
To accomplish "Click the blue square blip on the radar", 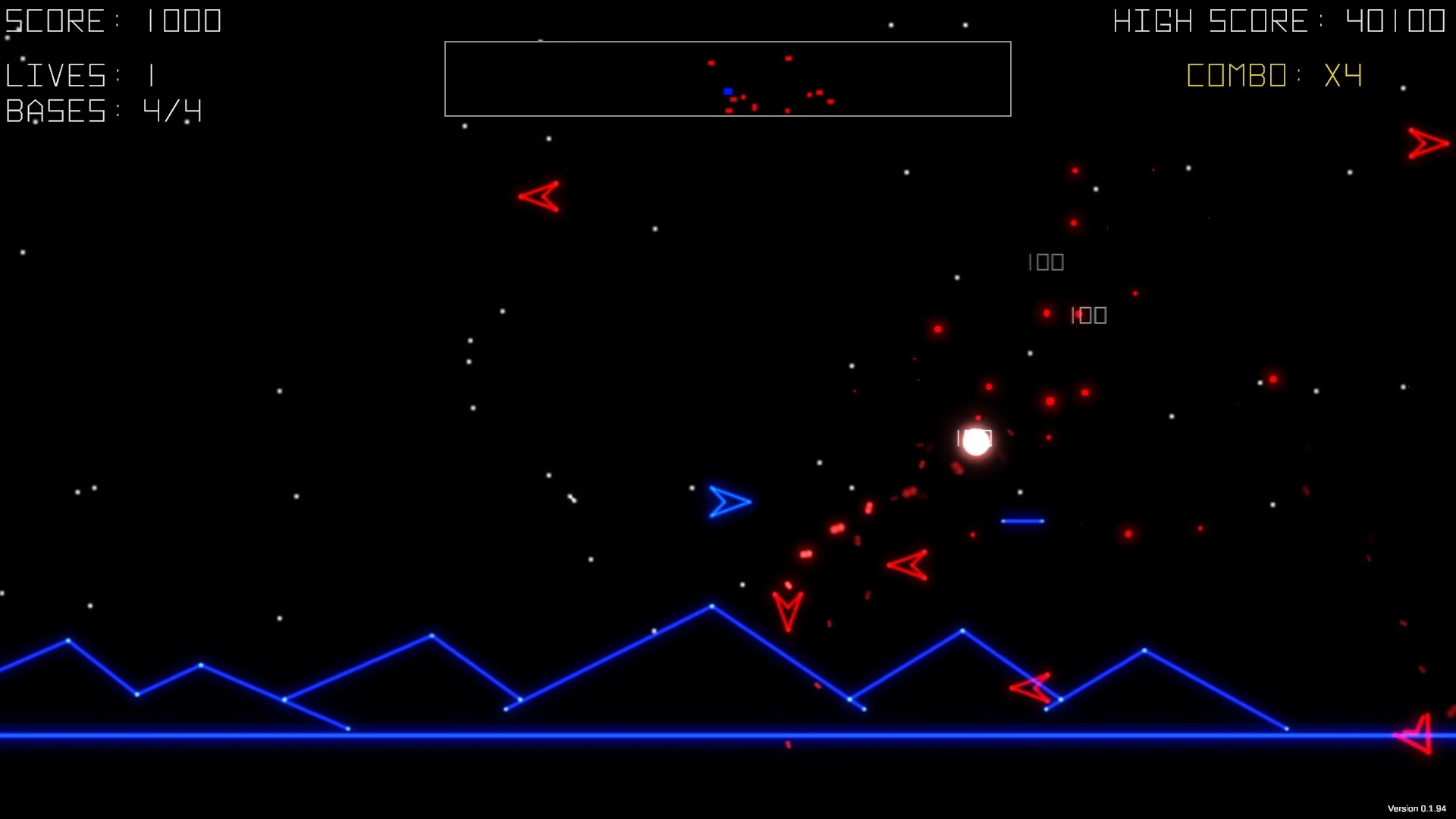I will pos(726,89).
